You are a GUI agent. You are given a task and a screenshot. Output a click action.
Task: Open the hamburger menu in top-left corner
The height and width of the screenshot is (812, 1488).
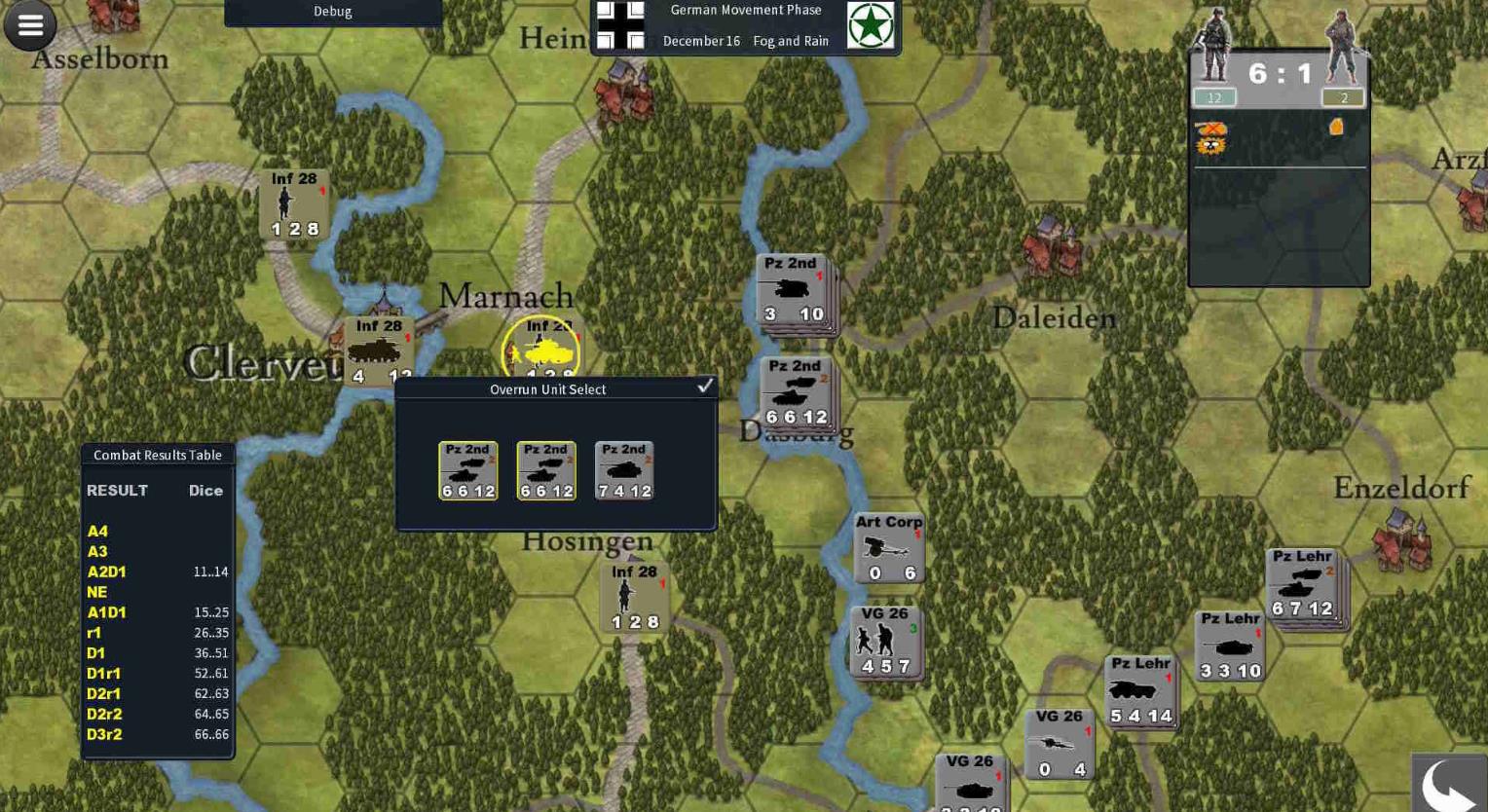click(29, 25)
